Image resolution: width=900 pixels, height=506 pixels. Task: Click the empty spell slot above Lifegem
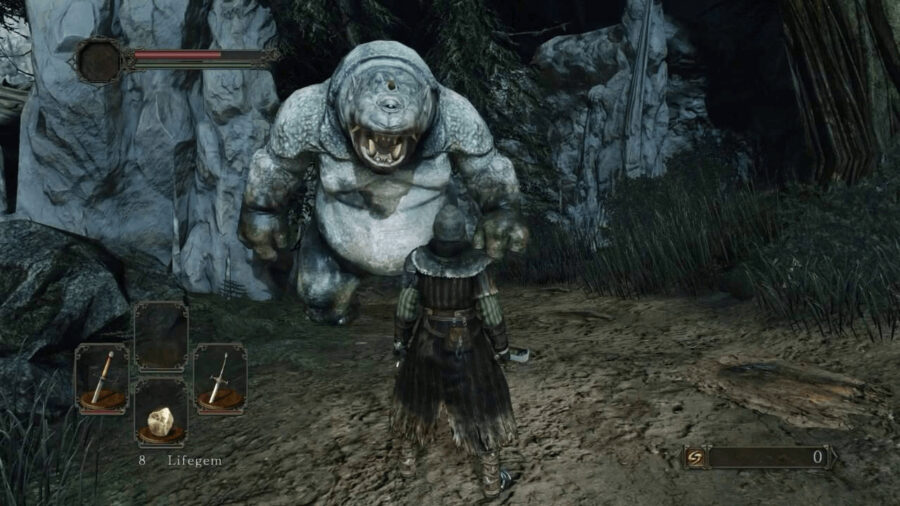pyautogui.click(x=161, y=337)
